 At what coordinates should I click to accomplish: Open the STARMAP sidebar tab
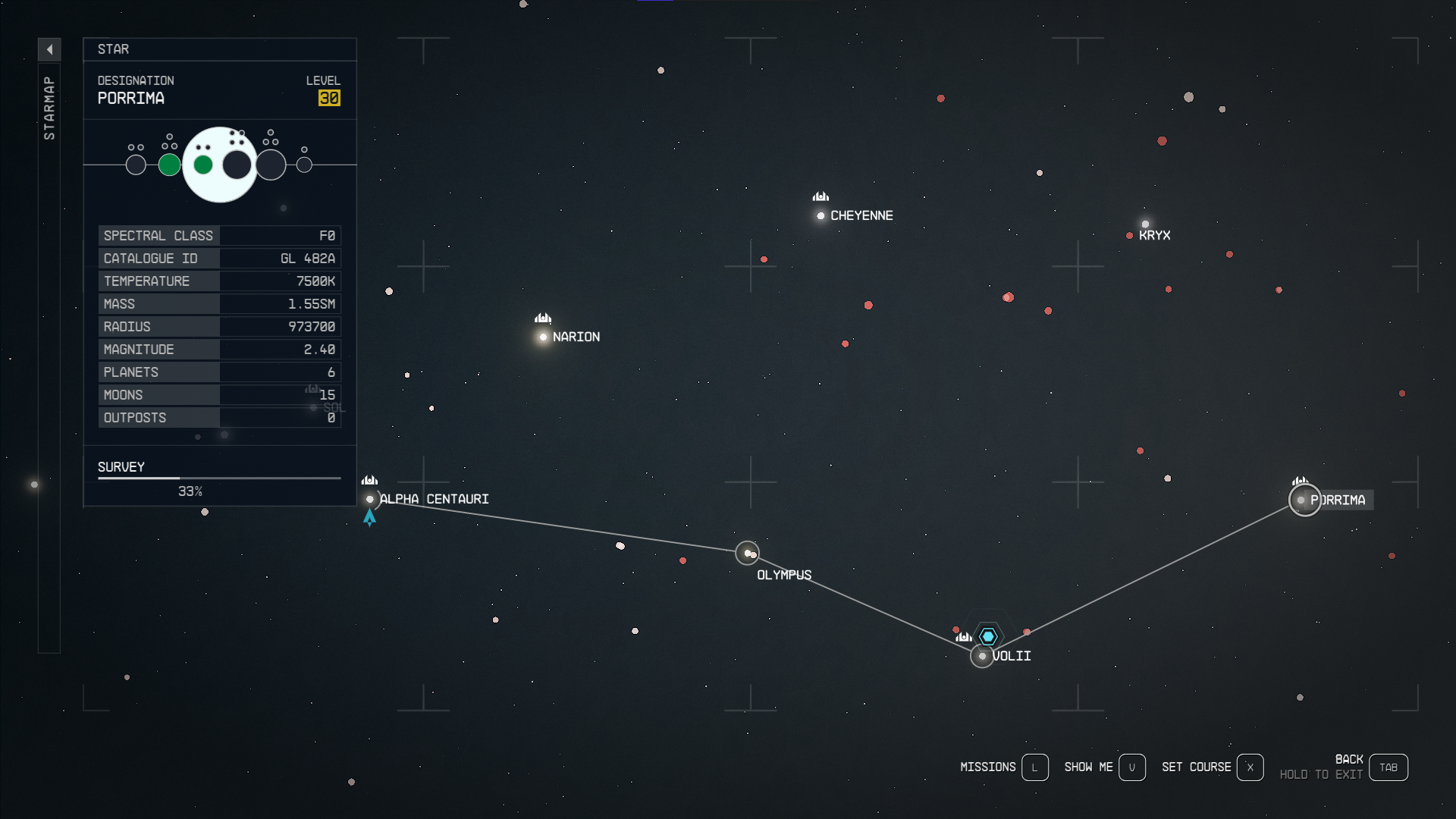[x=50, y=106]
